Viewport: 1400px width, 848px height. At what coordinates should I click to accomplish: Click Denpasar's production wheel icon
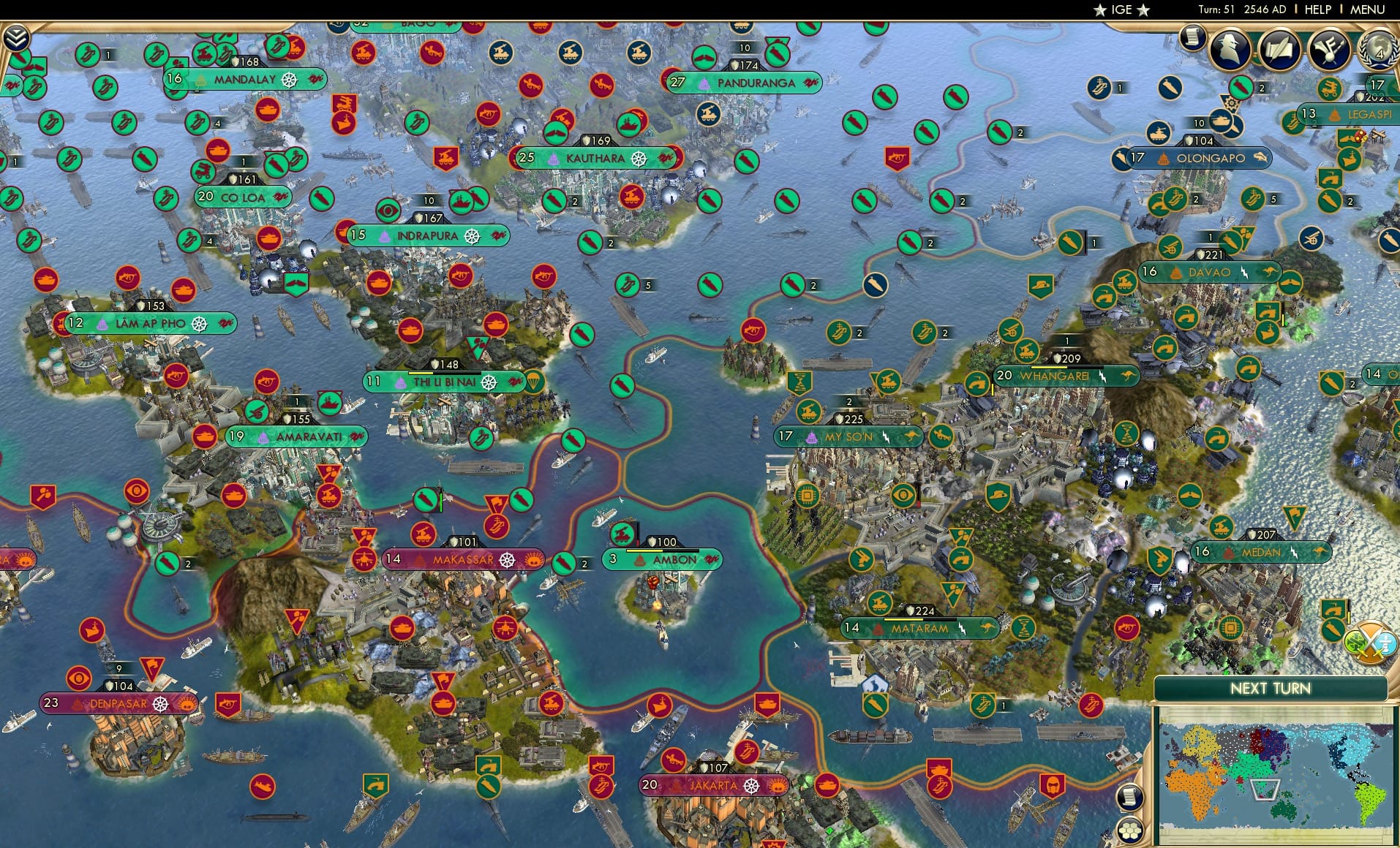coord(161,705)
